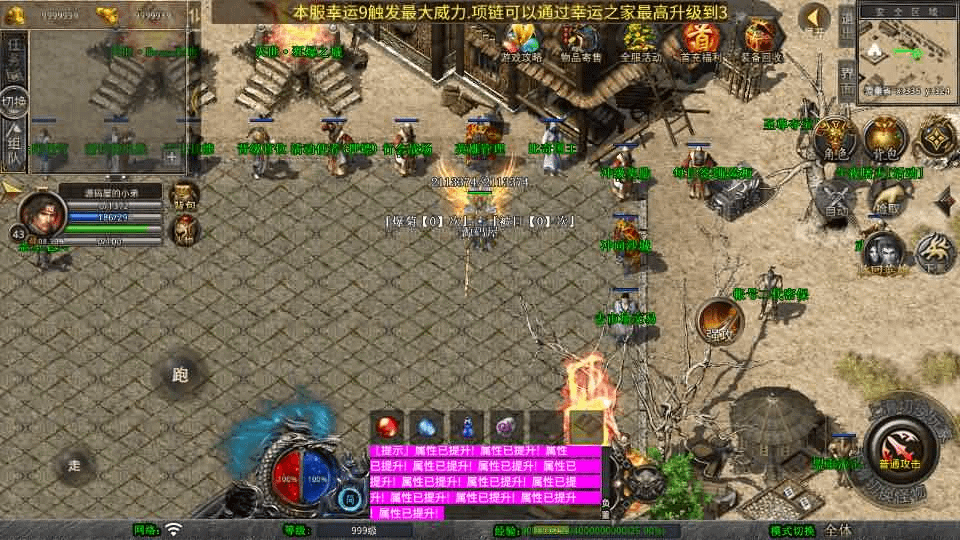The height and width of the screenshot is (540, 960).
Task: Use the red potion hotbar slot
Action: click(x=386, y=427)
